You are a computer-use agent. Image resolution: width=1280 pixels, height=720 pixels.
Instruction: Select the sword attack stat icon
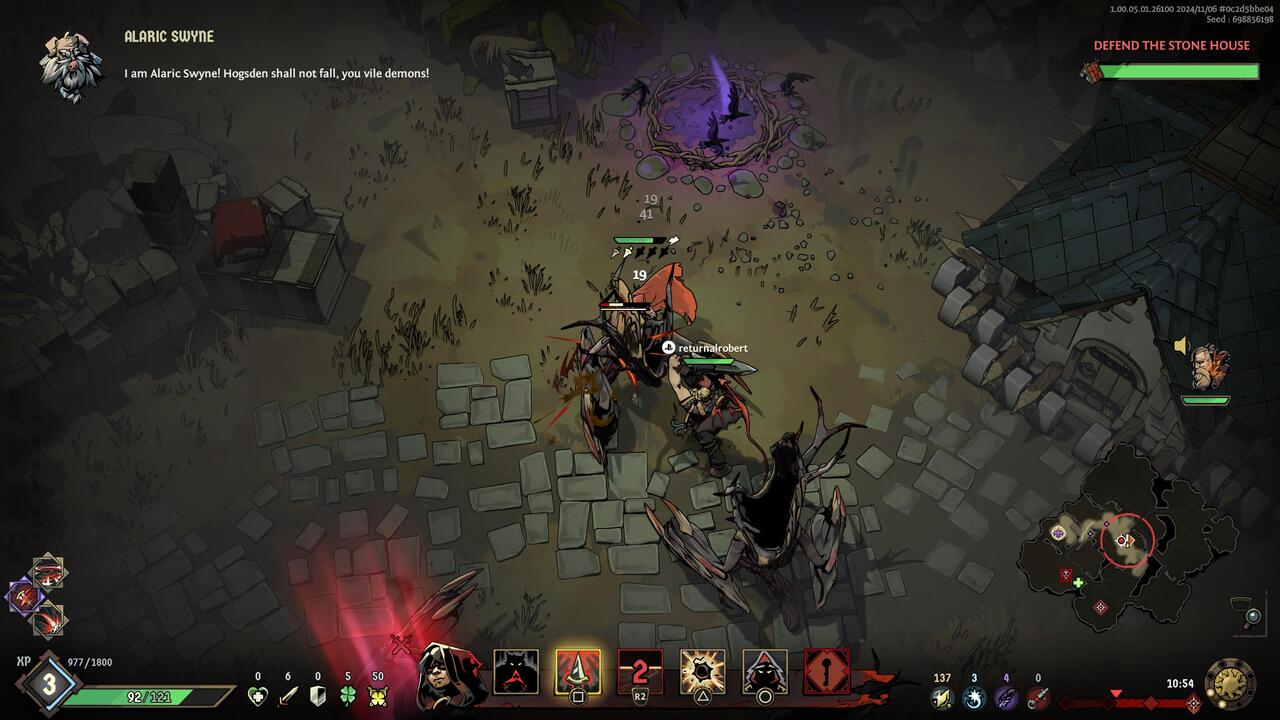tap(288, 696)
